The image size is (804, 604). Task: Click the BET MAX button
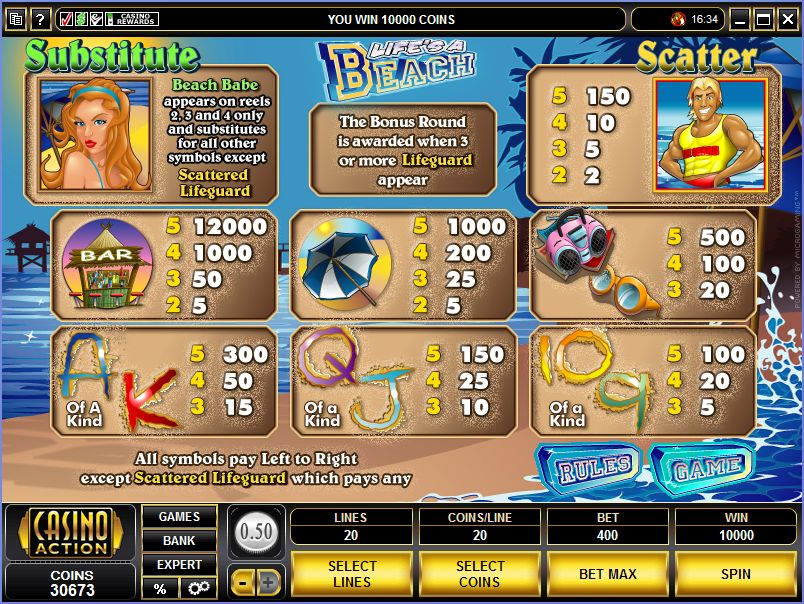[x=608, y=574]
